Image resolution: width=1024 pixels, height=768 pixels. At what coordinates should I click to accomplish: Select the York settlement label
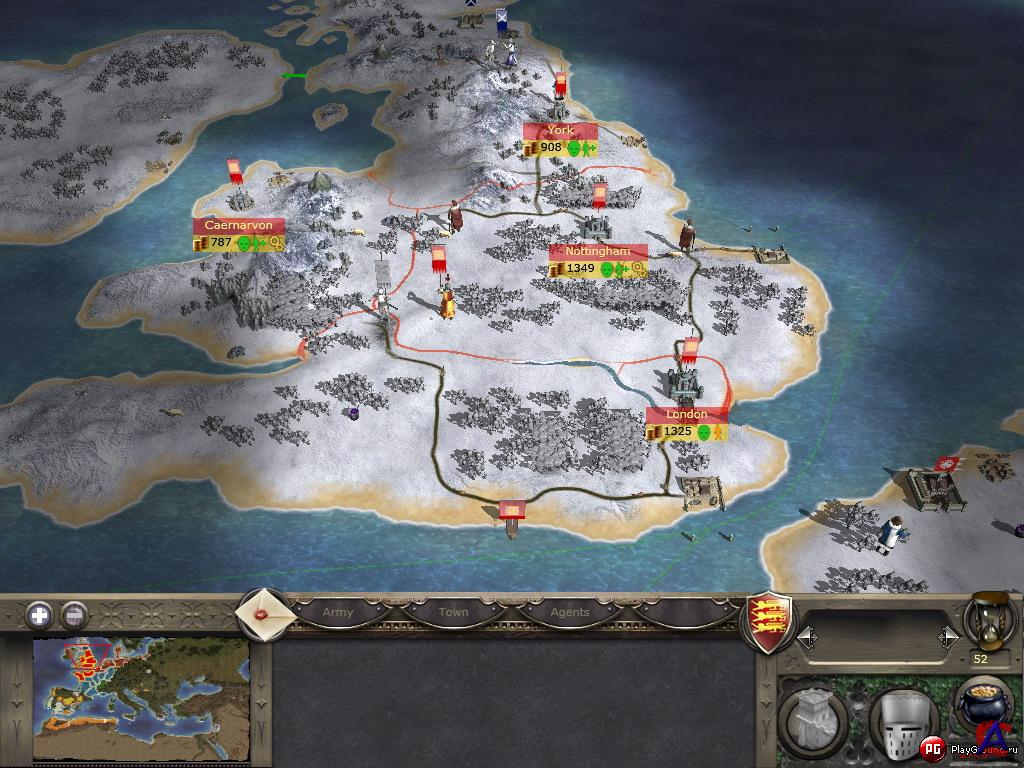(560, 131)
